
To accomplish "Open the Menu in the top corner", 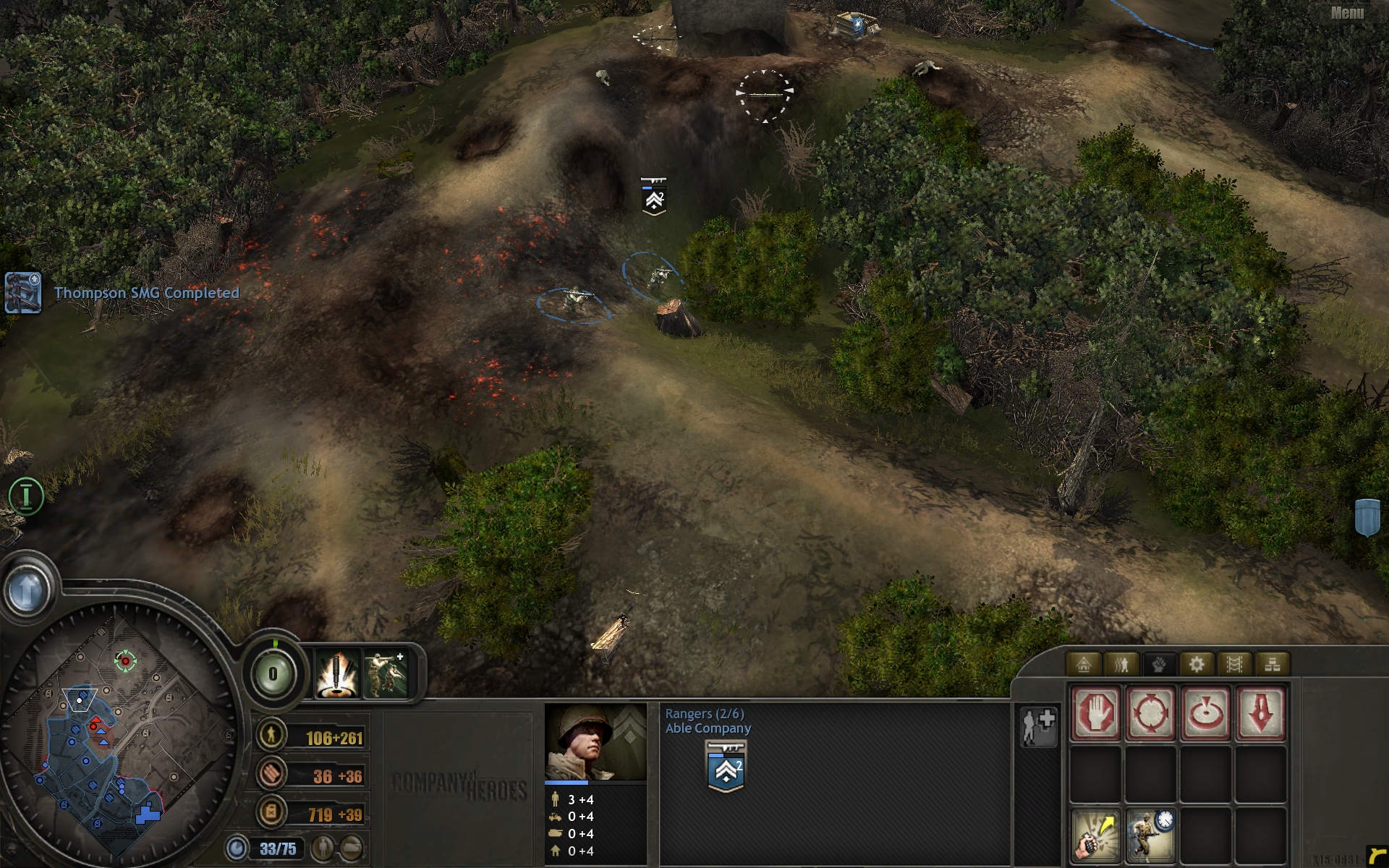I will click(1347, 12).
